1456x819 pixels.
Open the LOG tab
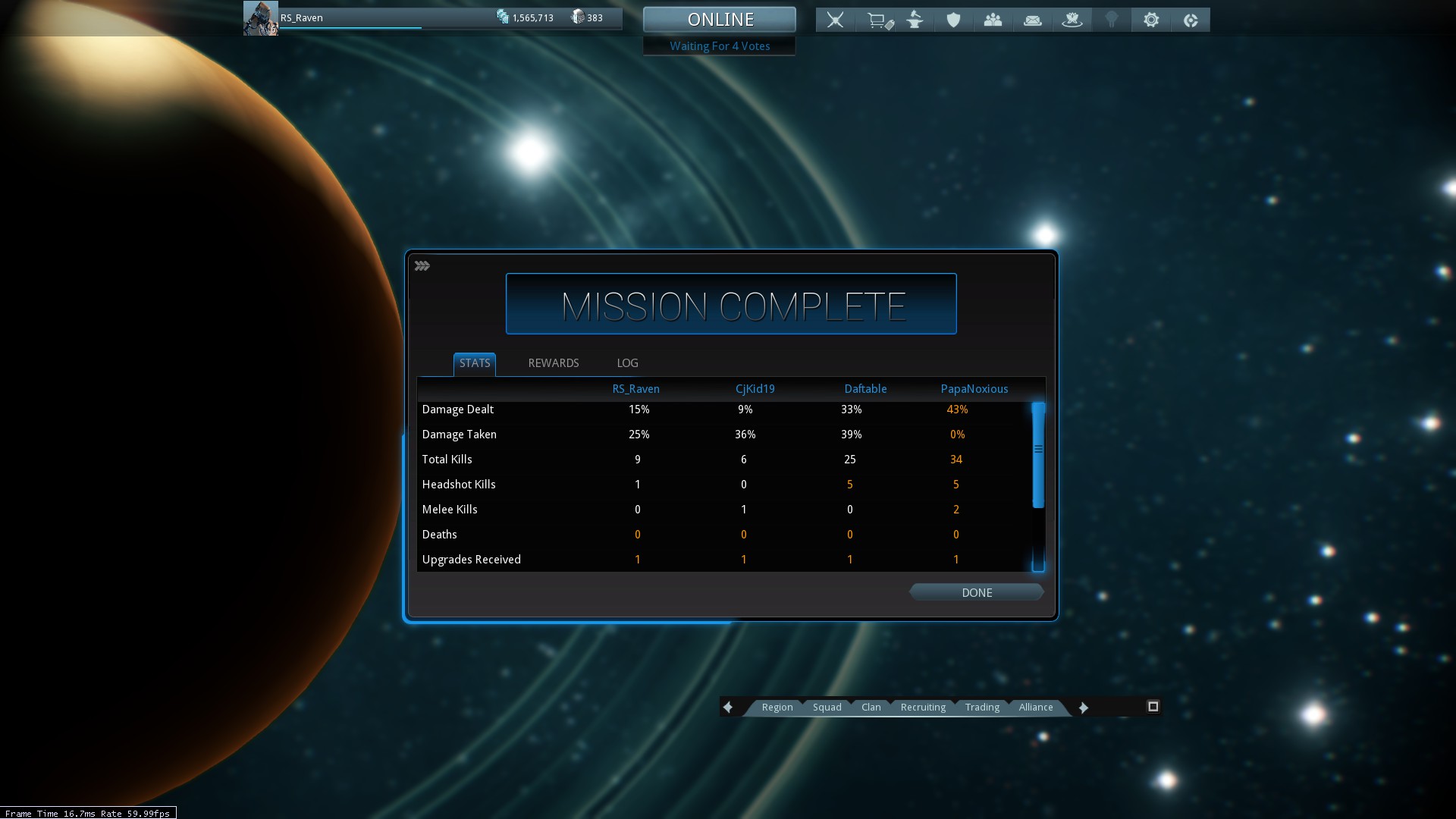(x=627, y=363)
